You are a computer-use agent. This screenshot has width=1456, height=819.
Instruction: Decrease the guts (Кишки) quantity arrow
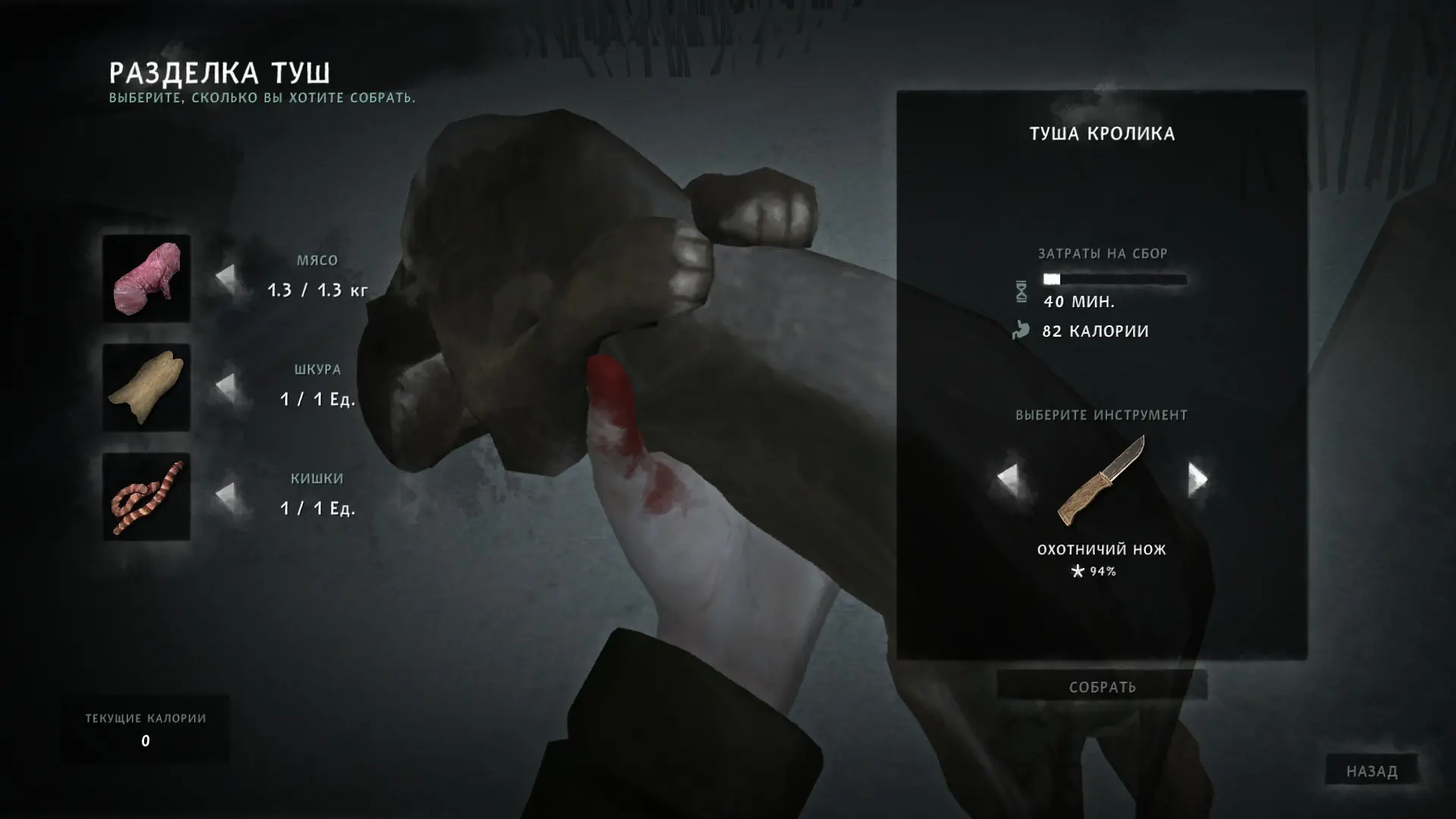pyautogui.click(x=225, y=494)
